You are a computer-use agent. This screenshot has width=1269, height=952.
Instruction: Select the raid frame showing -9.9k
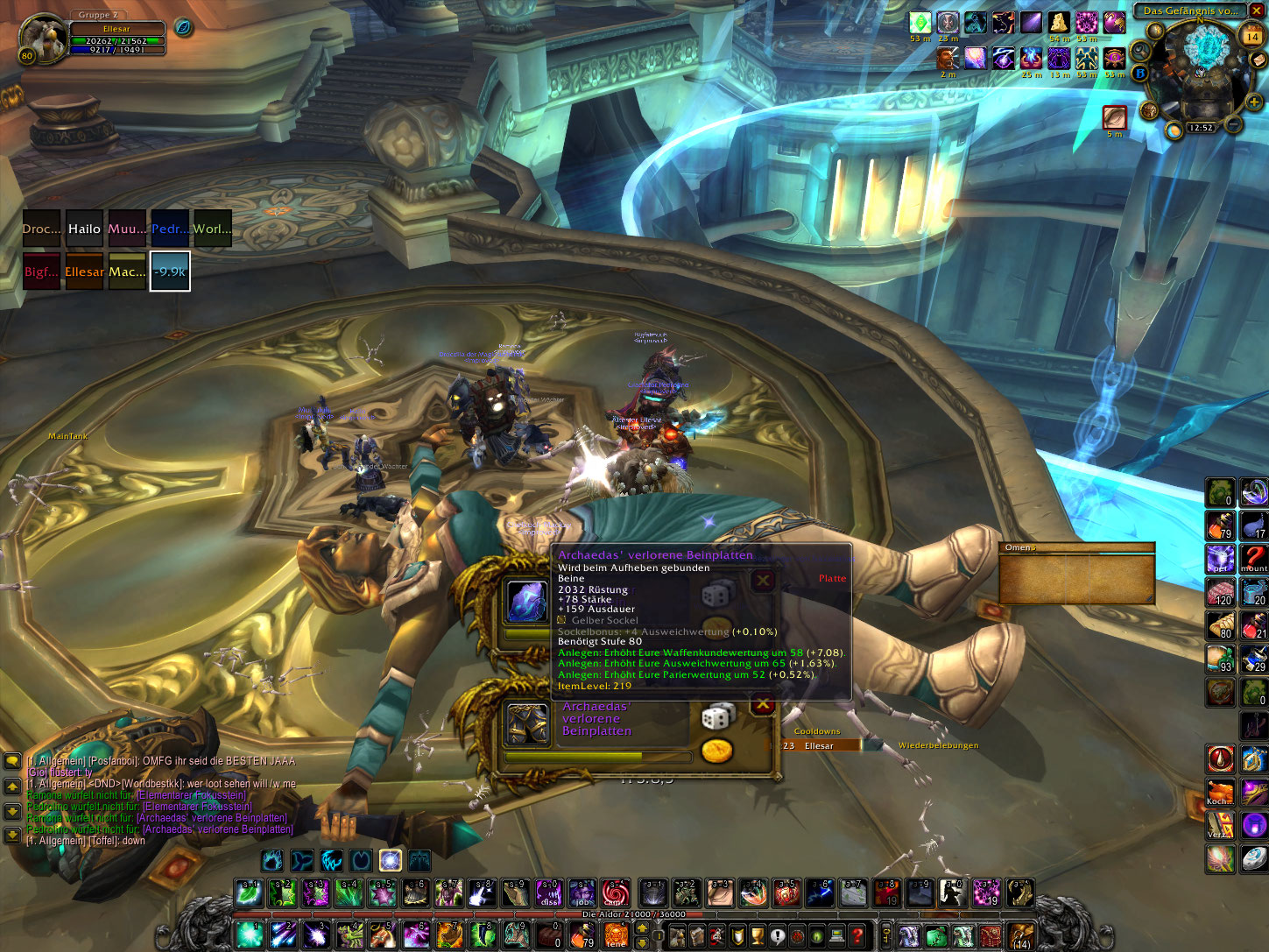[x=170, y=271]
